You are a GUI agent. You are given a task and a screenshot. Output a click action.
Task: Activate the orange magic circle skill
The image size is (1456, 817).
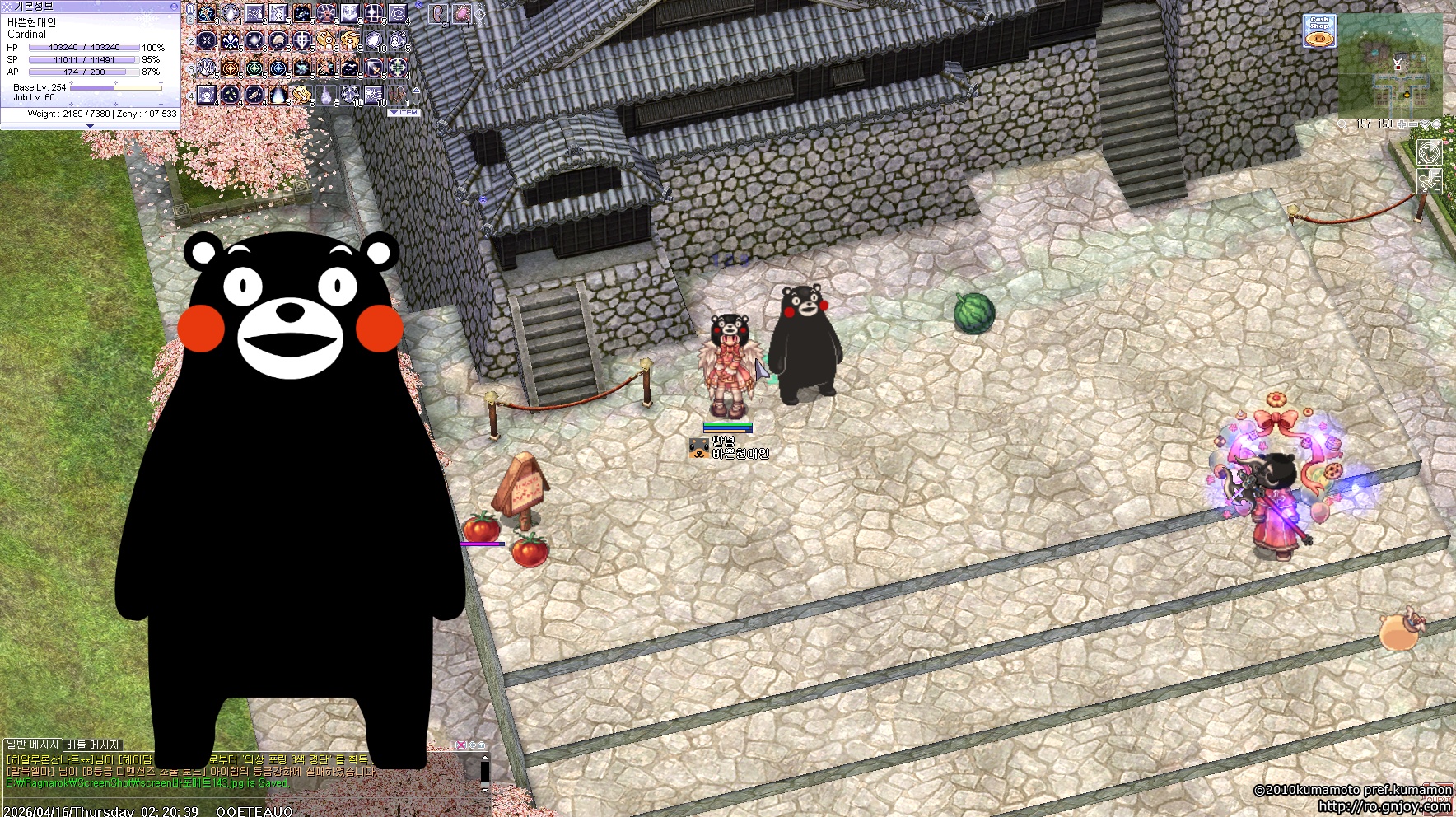click(x=231, y=68)
